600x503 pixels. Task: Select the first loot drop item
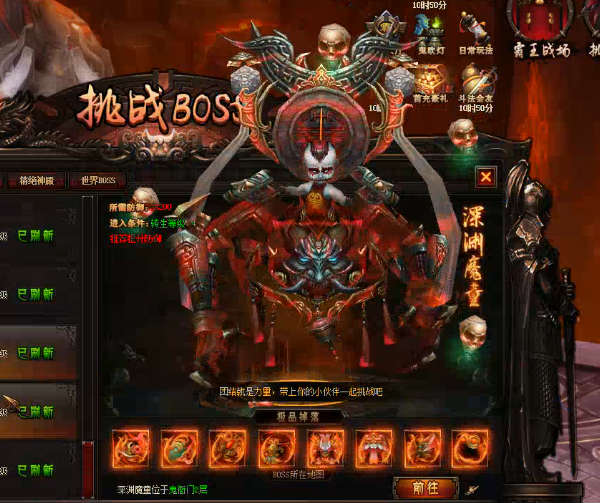pos(131,448)
